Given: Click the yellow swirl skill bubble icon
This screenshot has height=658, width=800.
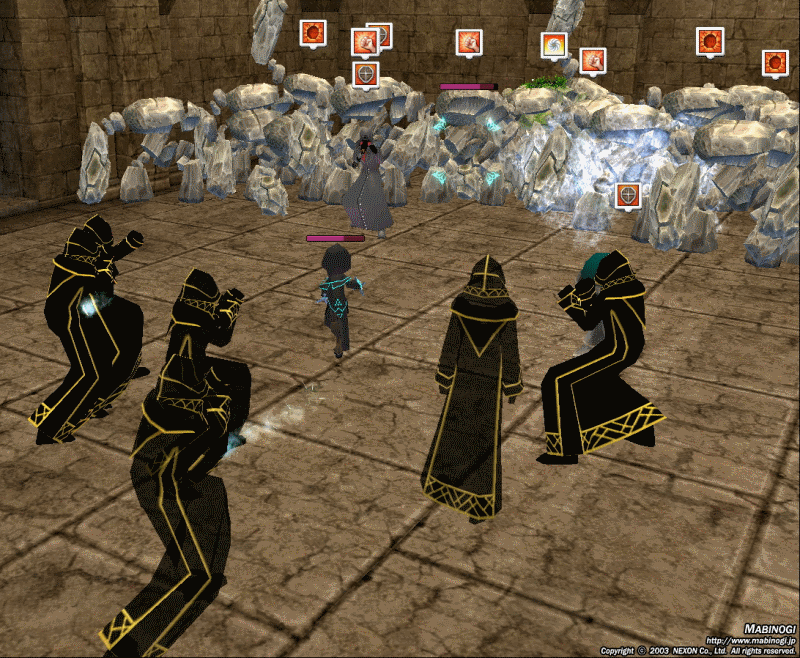Looking at the screenshot, I should (554, 45).
